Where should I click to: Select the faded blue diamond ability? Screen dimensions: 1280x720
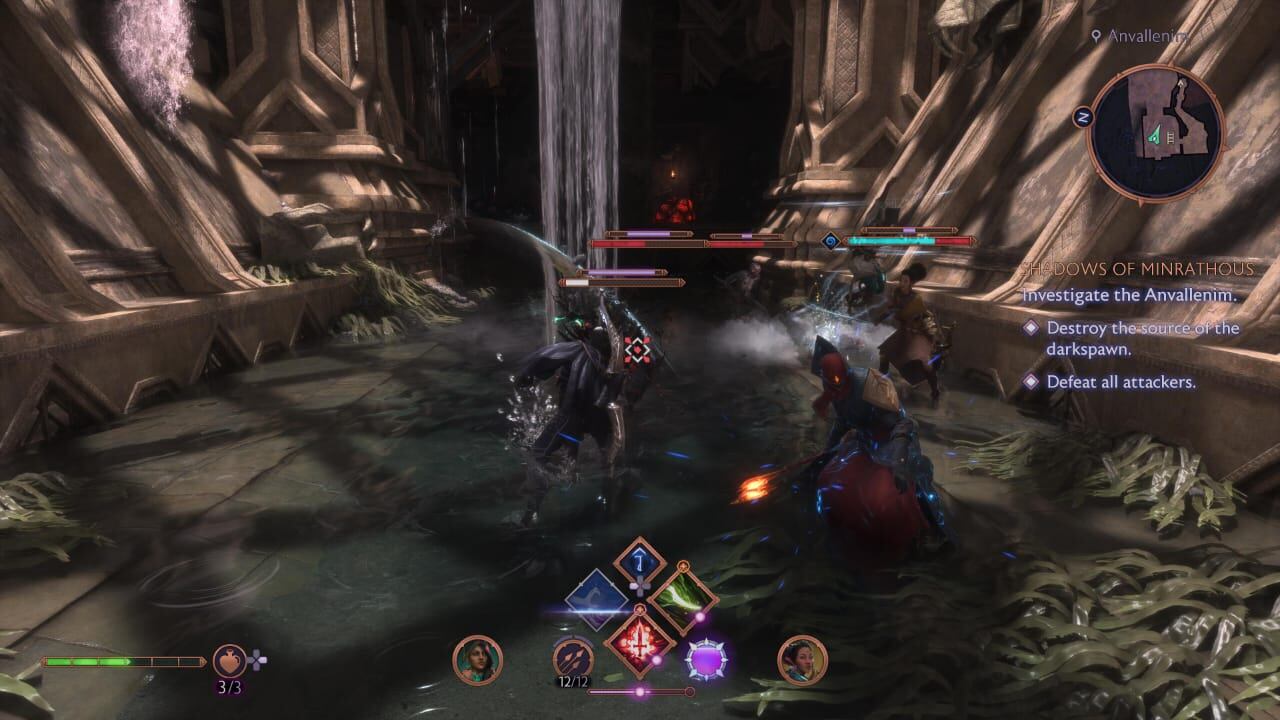[x=596, y=599]
